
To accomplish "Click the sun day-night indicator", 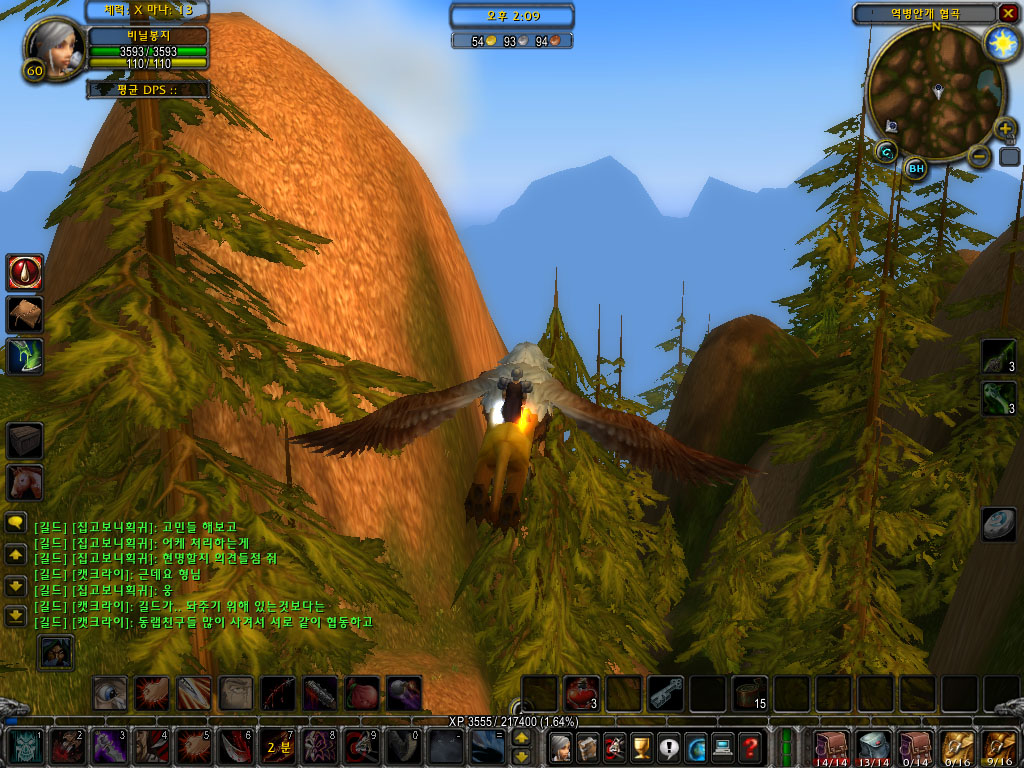I will (x=1000, y=42).
